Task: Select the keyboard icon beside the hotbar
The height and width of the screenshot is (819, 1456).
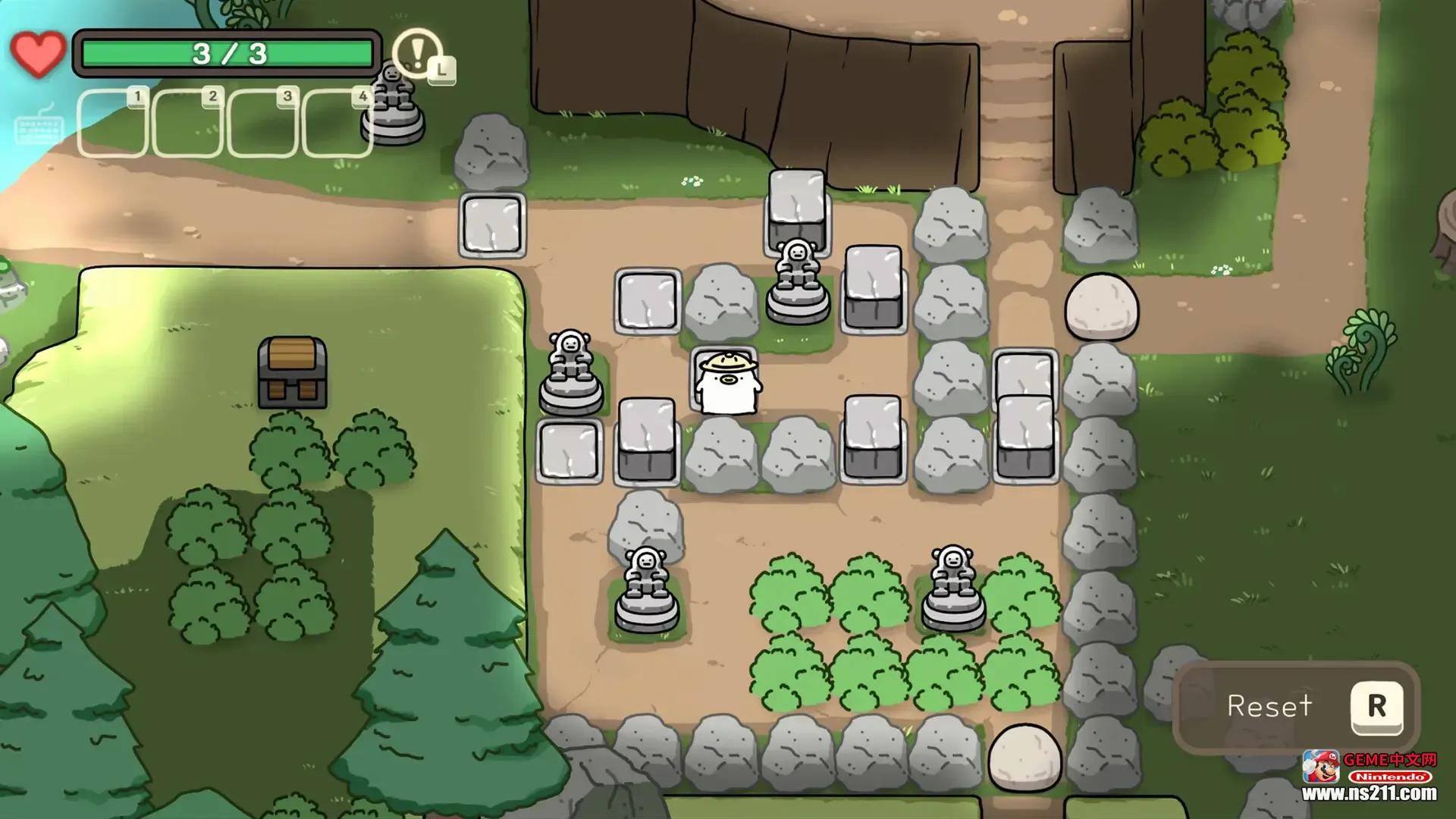Action: point(38,125)
